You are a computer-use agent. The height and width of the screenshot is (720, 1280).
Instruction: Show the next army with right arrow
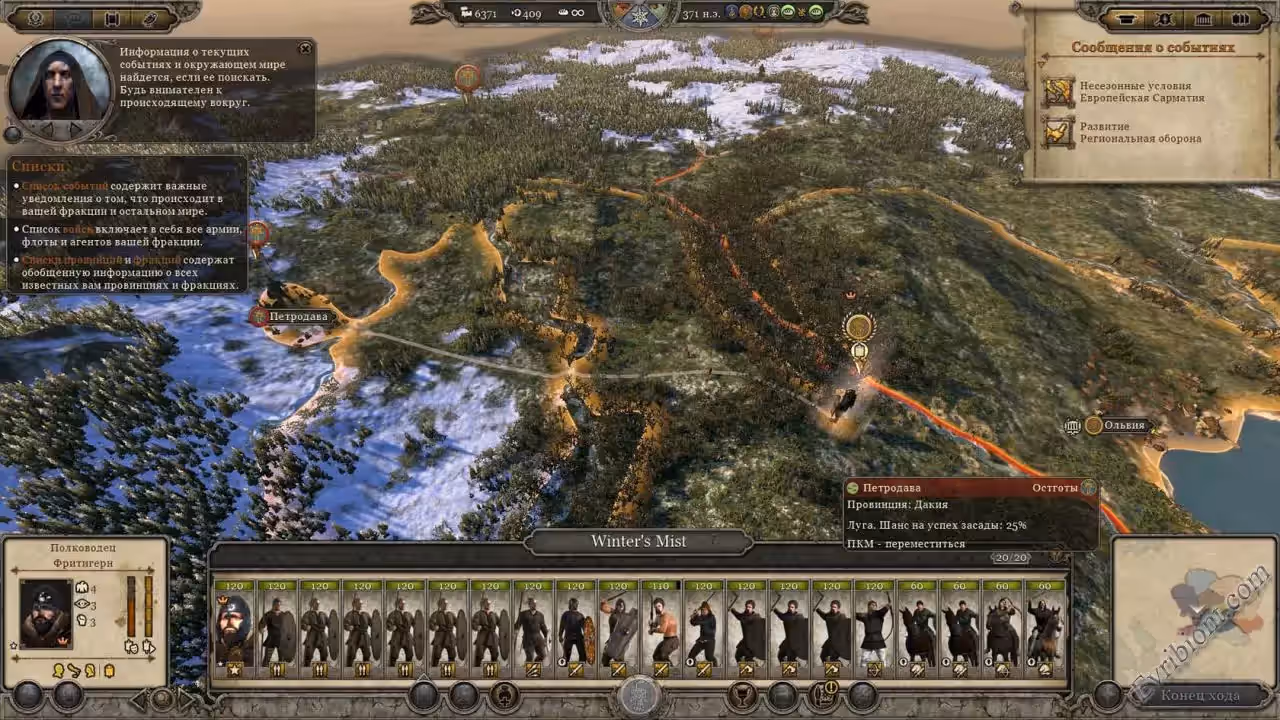coord(184,695)
